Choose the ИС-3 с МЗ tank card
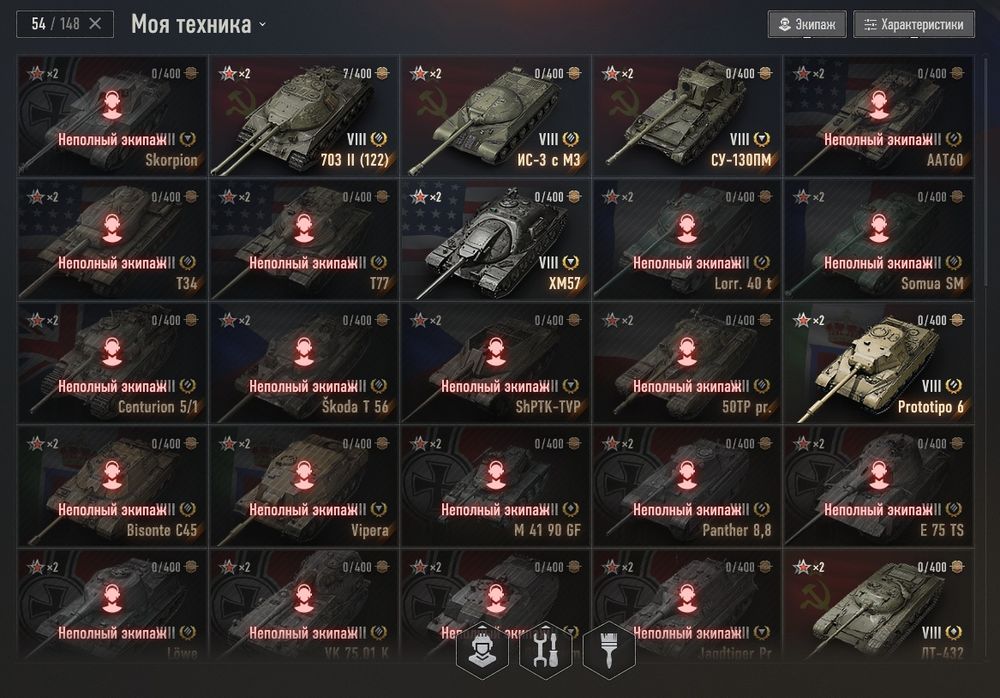 pos(496,116)
